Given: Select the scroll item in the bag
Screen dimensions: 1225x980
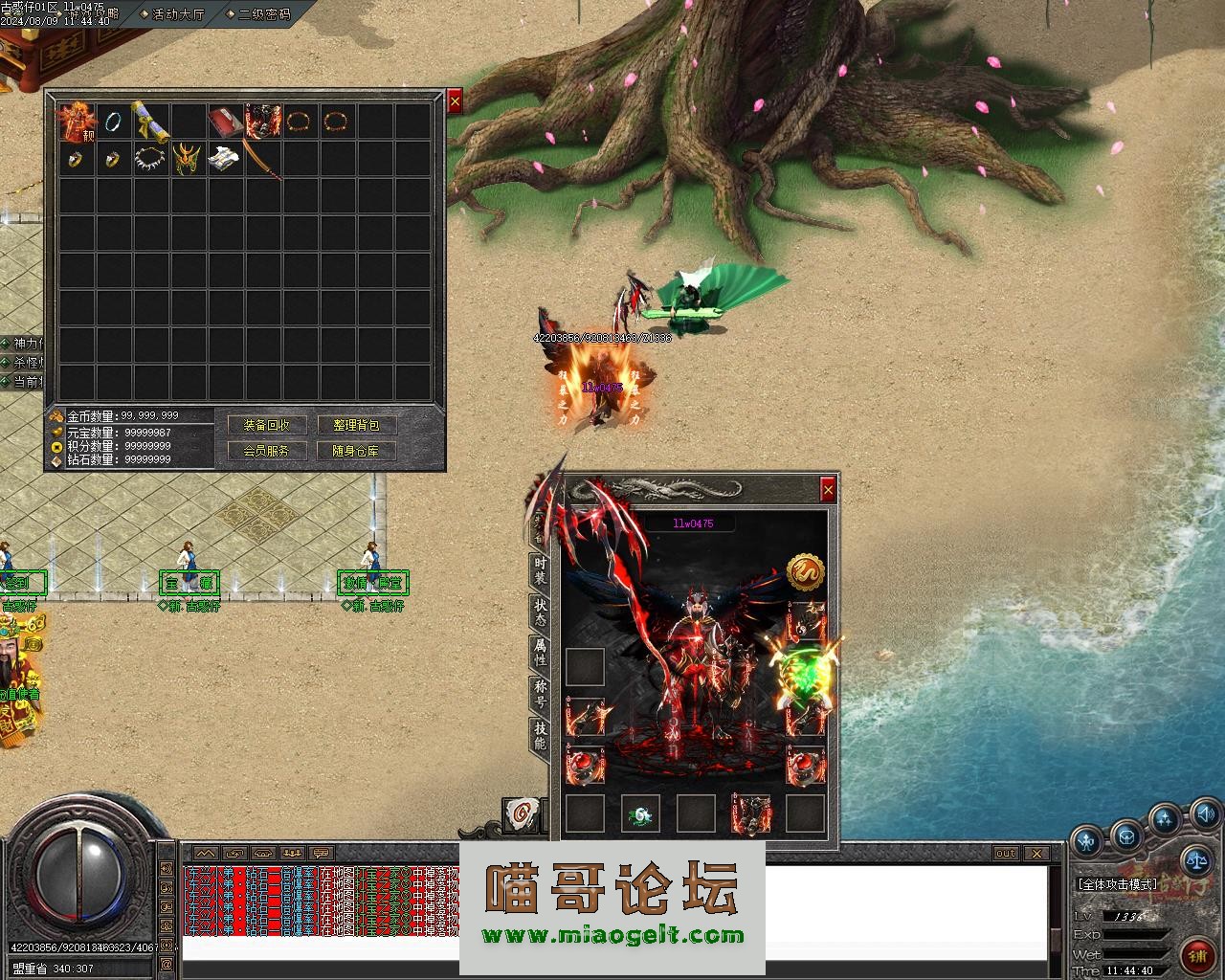Looking at the screenshot, I should (150, 121).
